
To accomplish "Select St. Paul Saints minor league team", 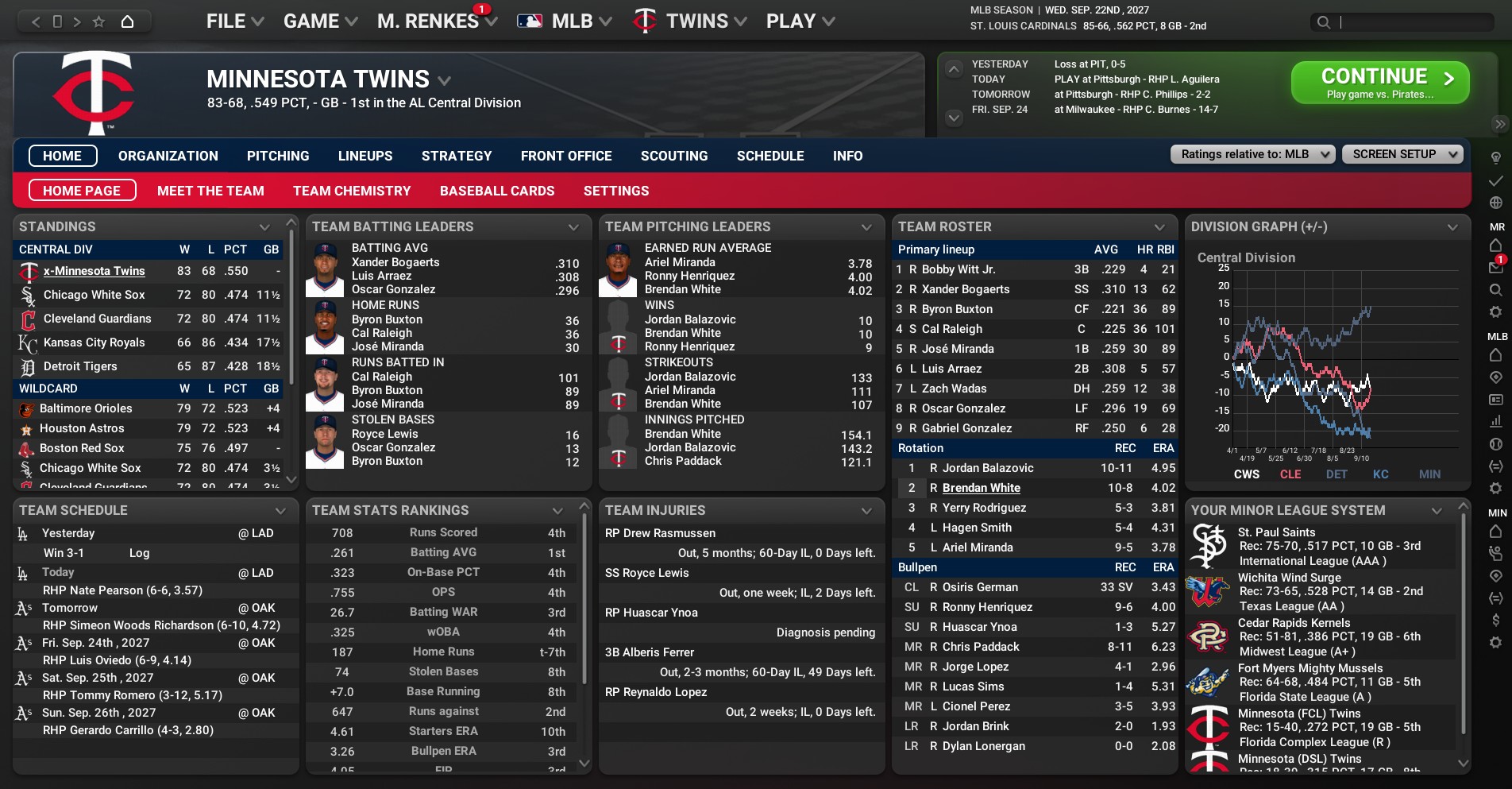I will click(x=1276, y=532).
